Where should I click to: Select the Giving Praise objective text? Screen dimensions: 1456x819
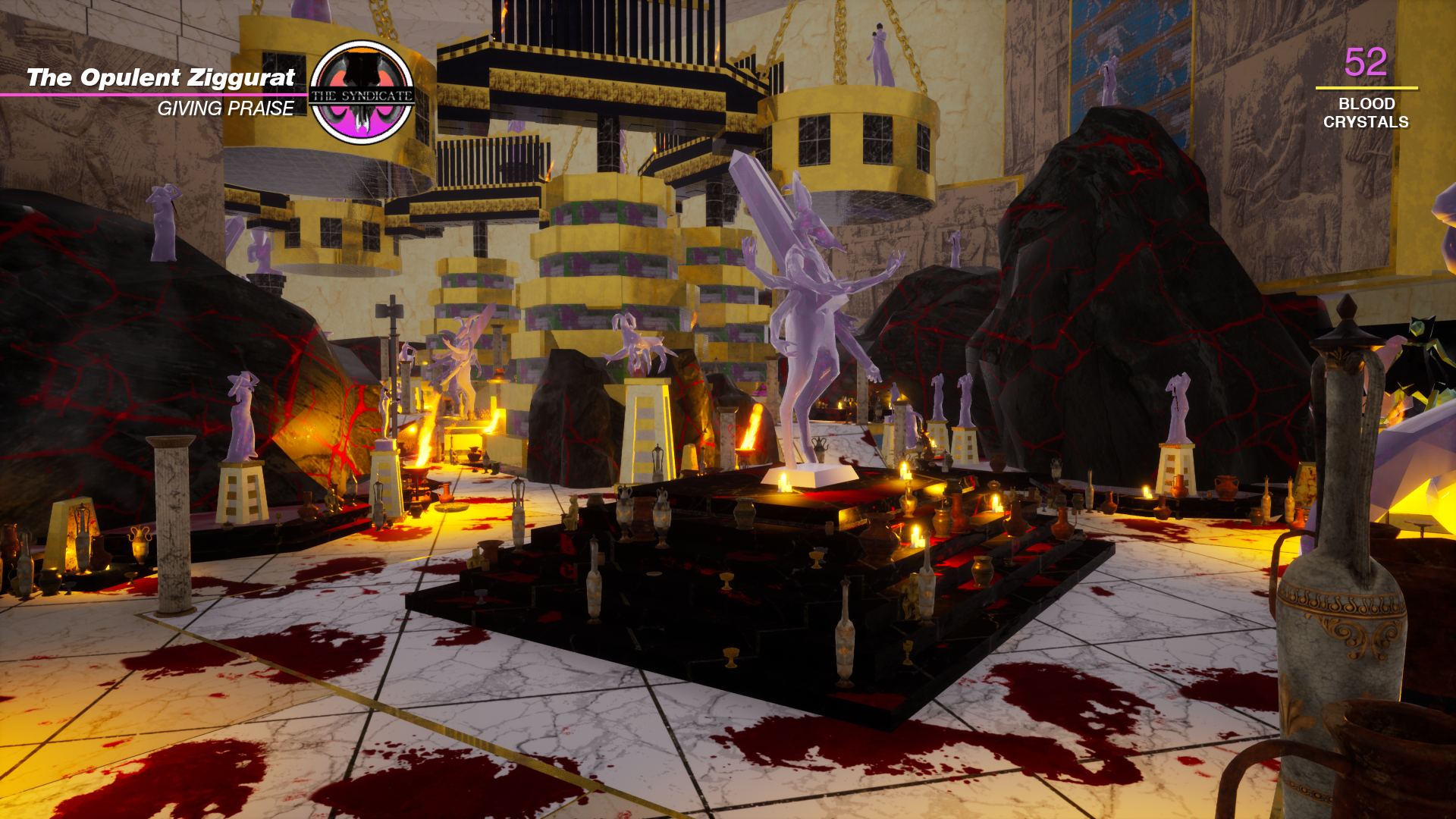225,109
